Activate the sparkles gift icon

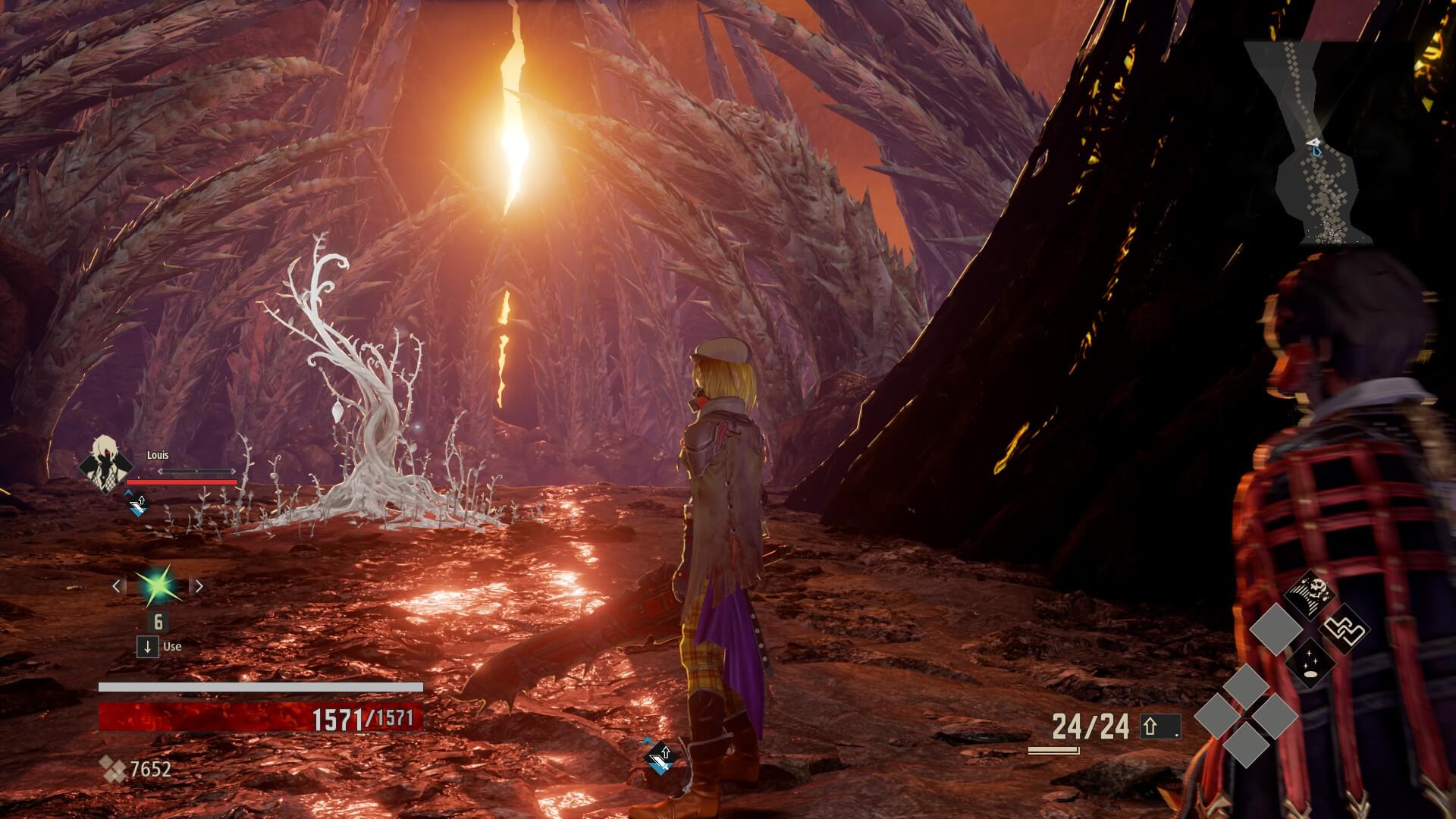[x=1310, y=662]
